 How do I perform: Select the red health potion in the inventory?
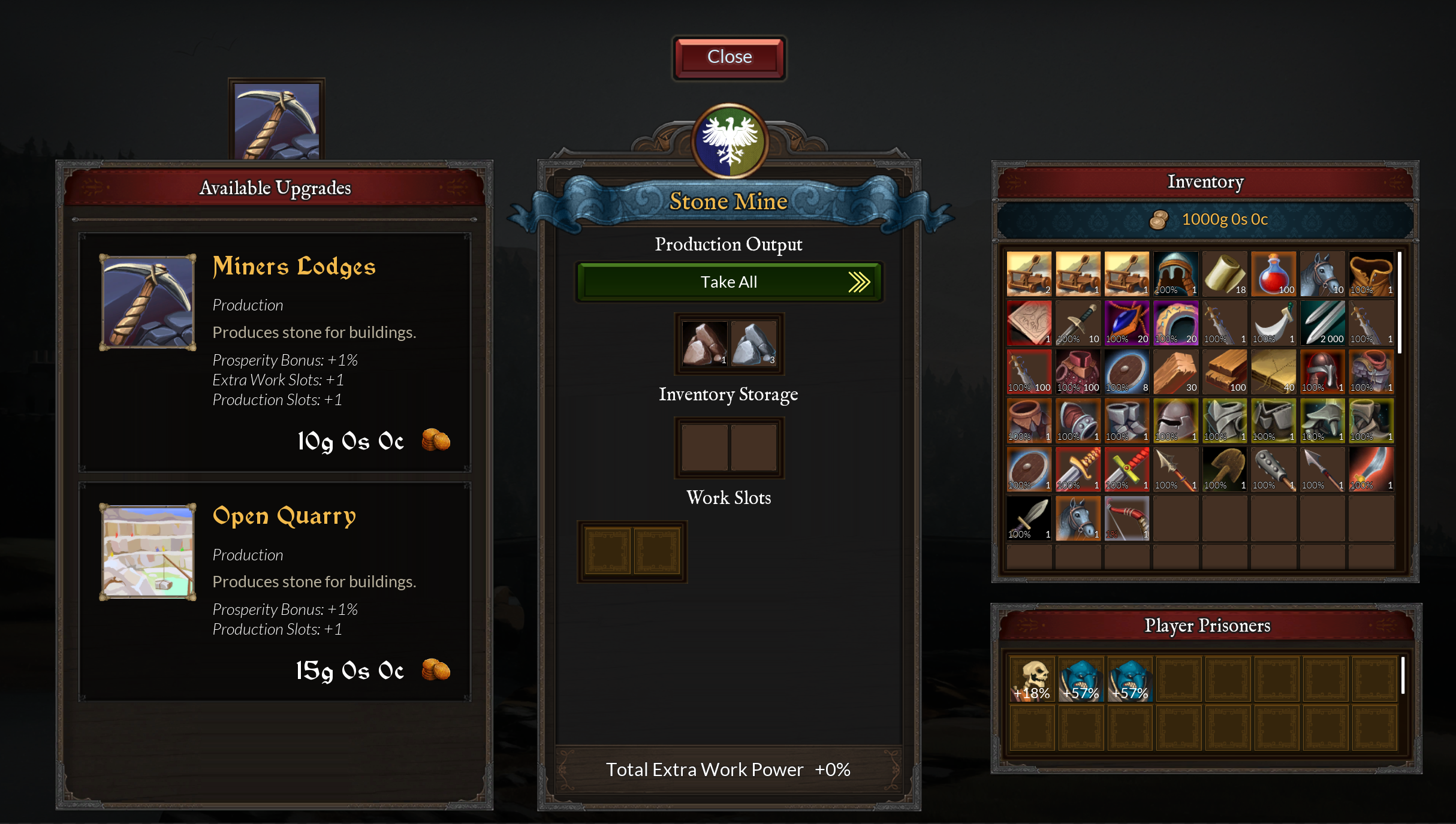click(x=1274, y=274)
